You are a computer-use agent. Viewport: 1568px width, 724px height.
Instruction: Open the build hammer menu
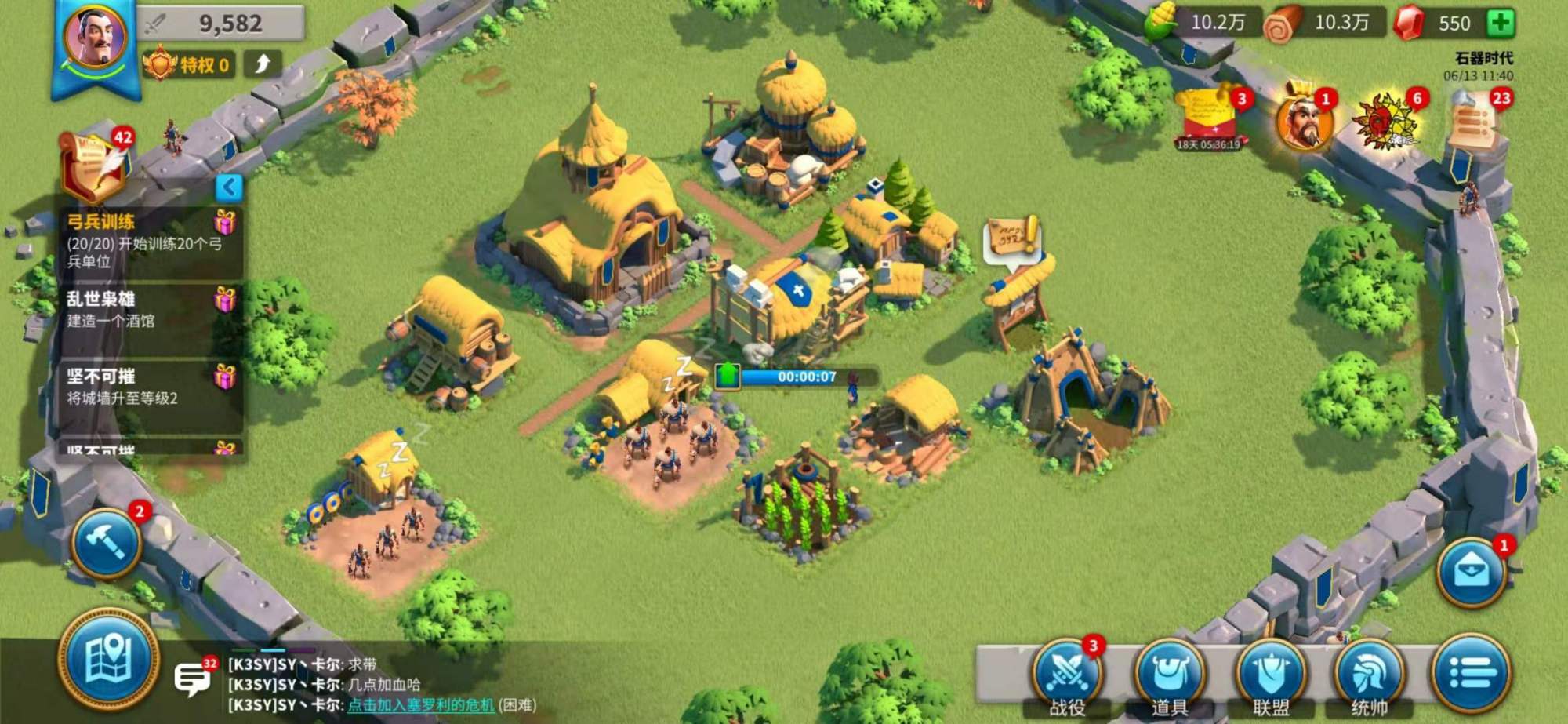click(107, 542)
